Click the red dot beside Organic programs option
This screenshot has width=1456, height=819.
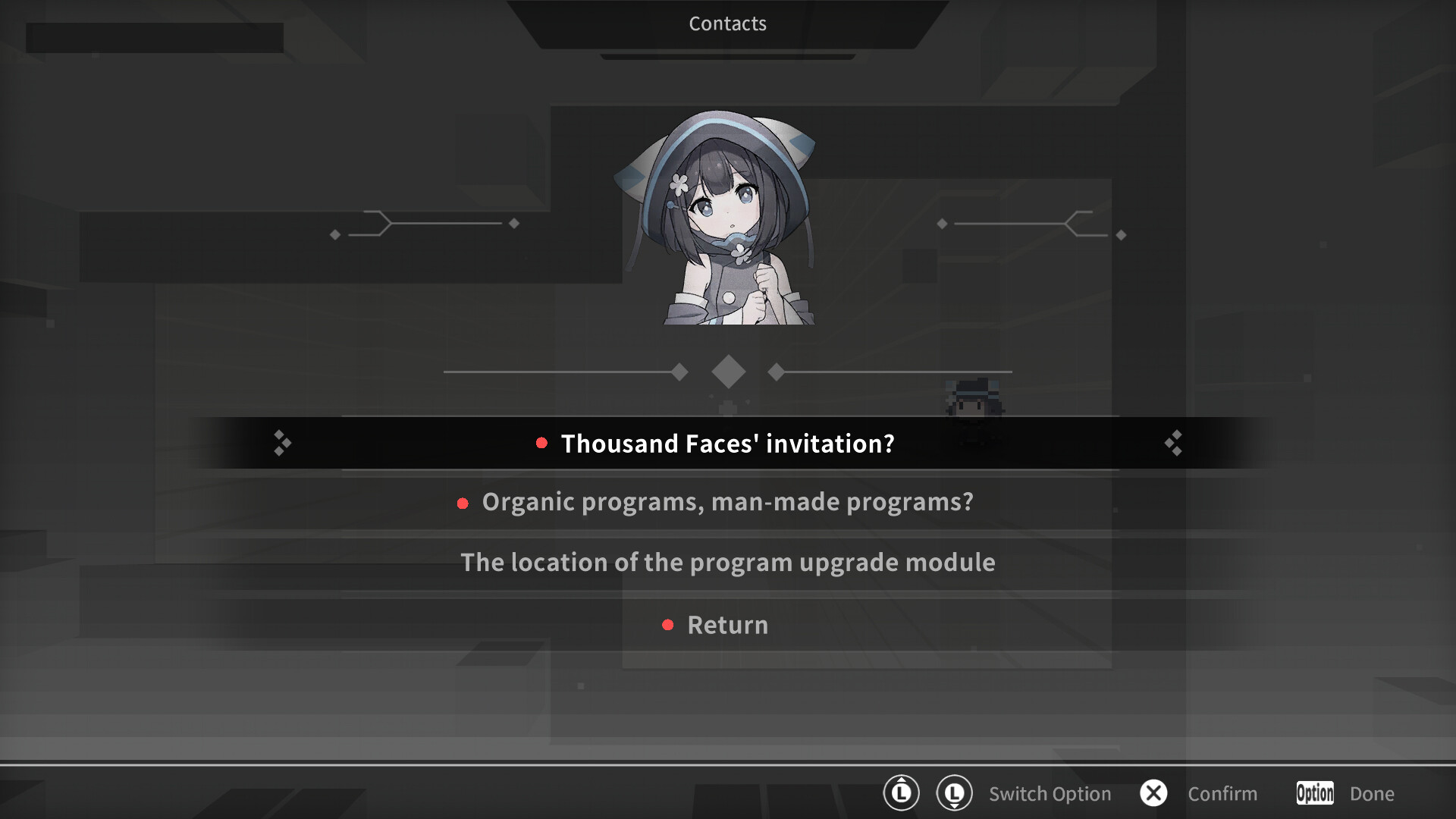point(463,503)
